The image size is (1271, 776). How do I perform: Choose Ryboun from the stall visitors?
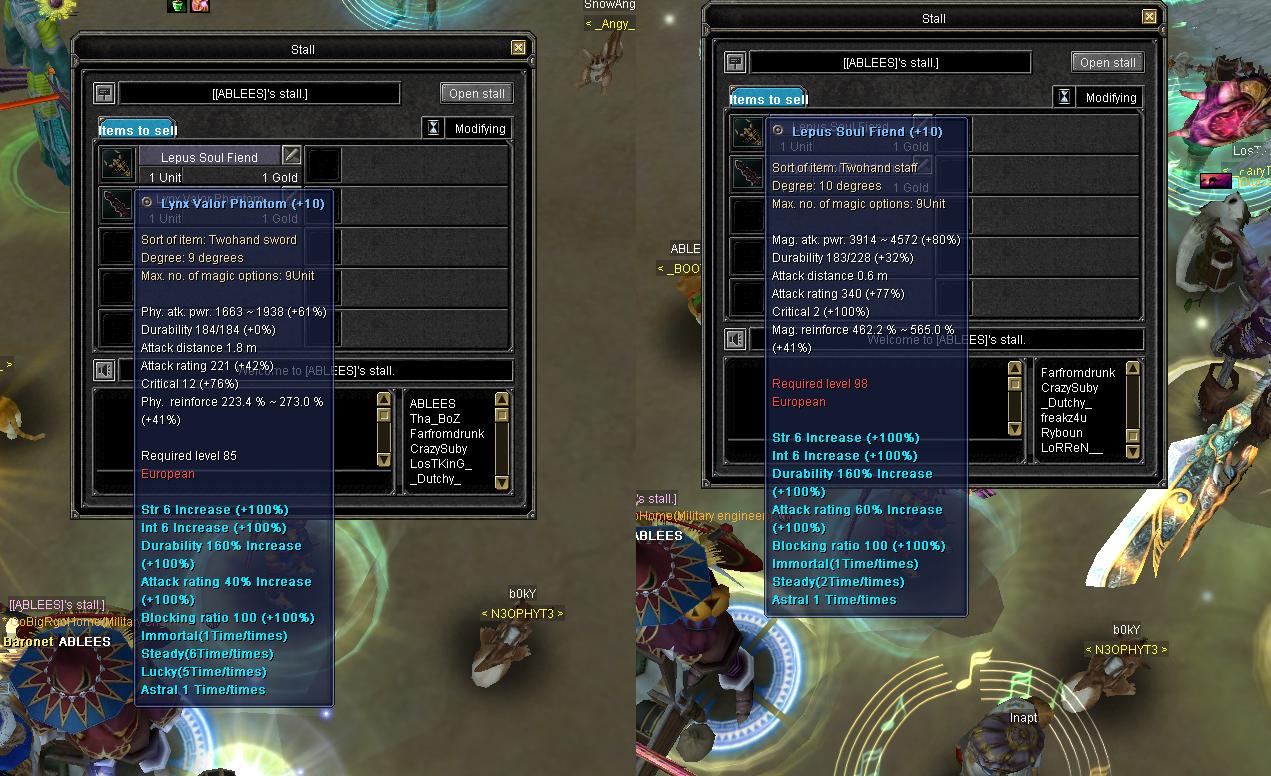click(1062, 433)
